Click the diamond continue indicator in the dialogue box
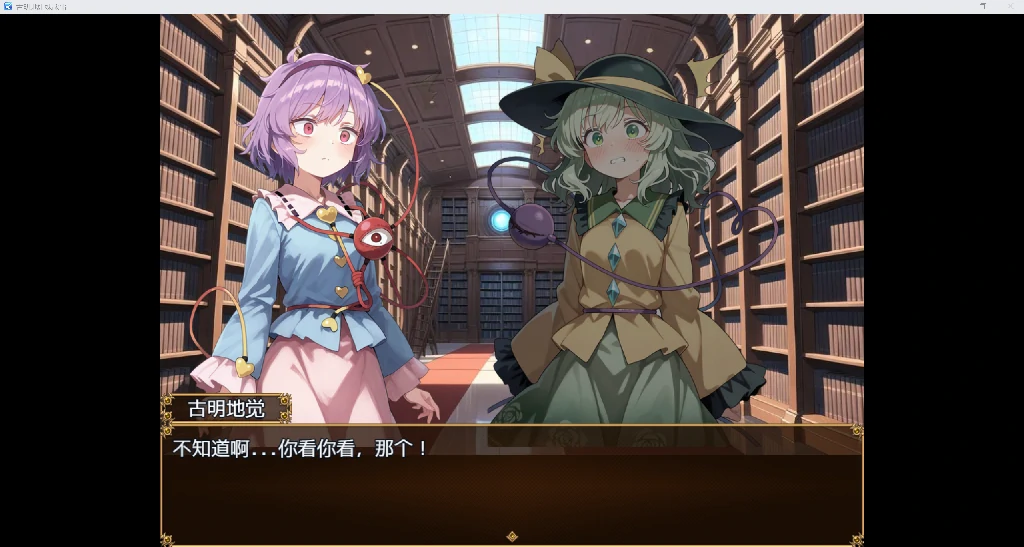This screenshot has width=1024, height=547. point(512,537)
